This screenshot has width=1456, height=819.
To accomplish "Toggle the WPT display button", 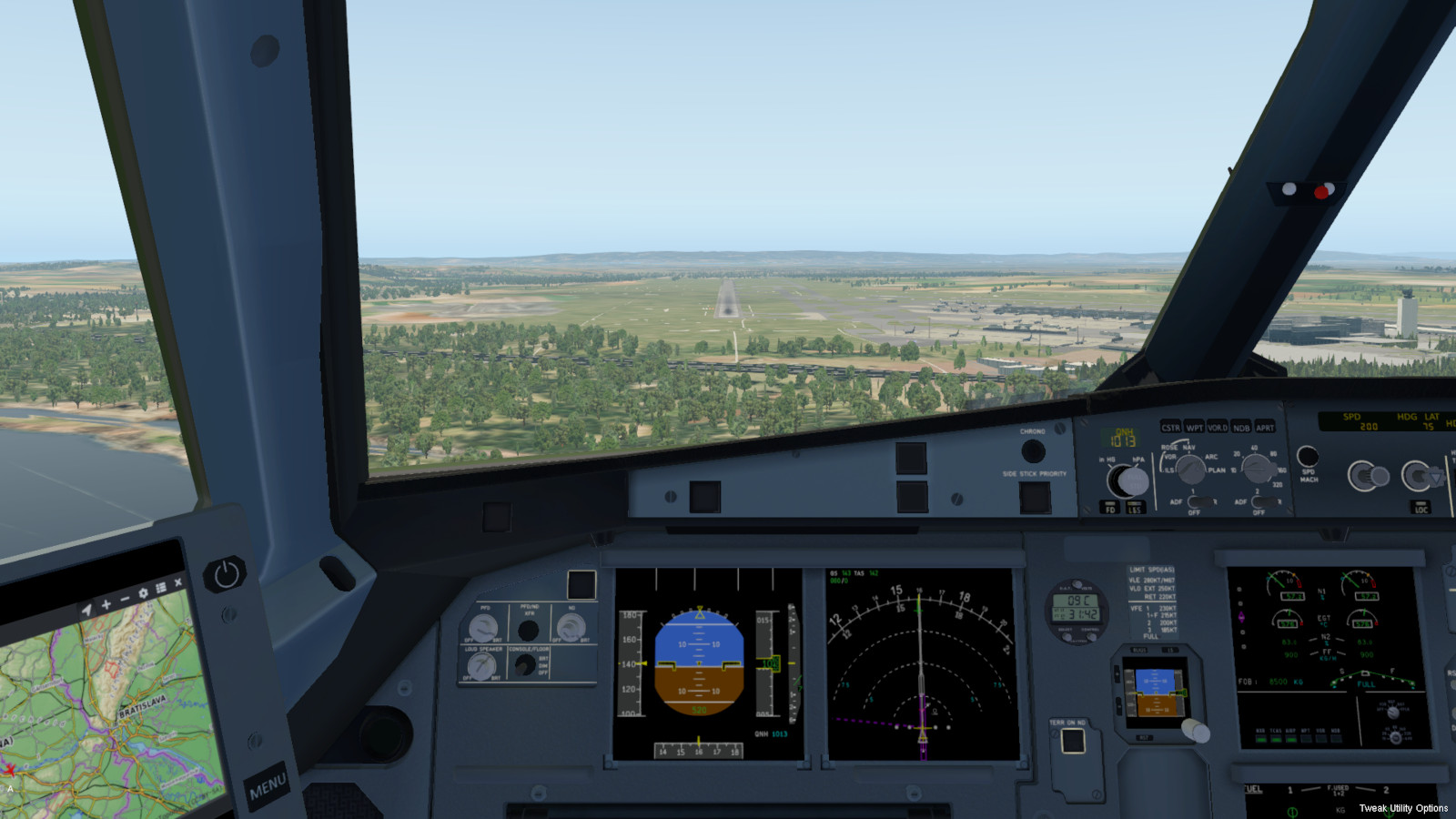I will tap(1194, 427).
